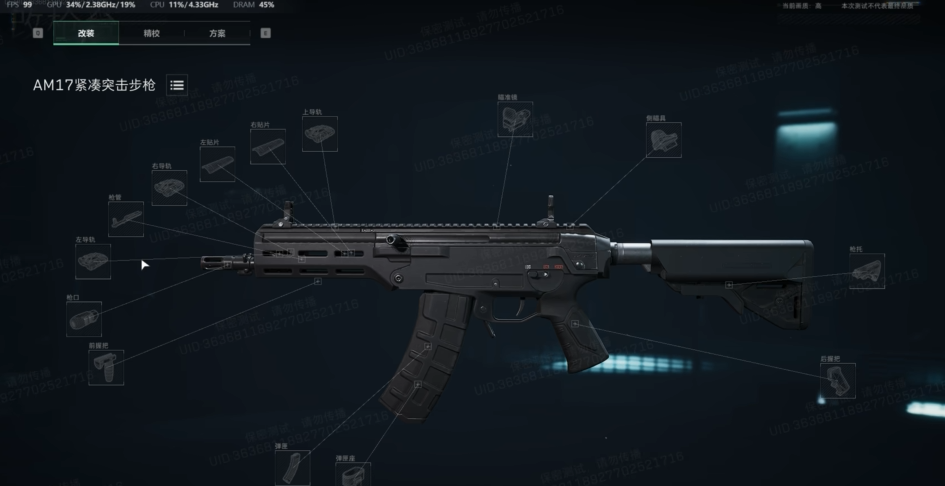The image size is (945, 486).
Task: Open the 左贴片 left patch slot
Action: point(217,164)
